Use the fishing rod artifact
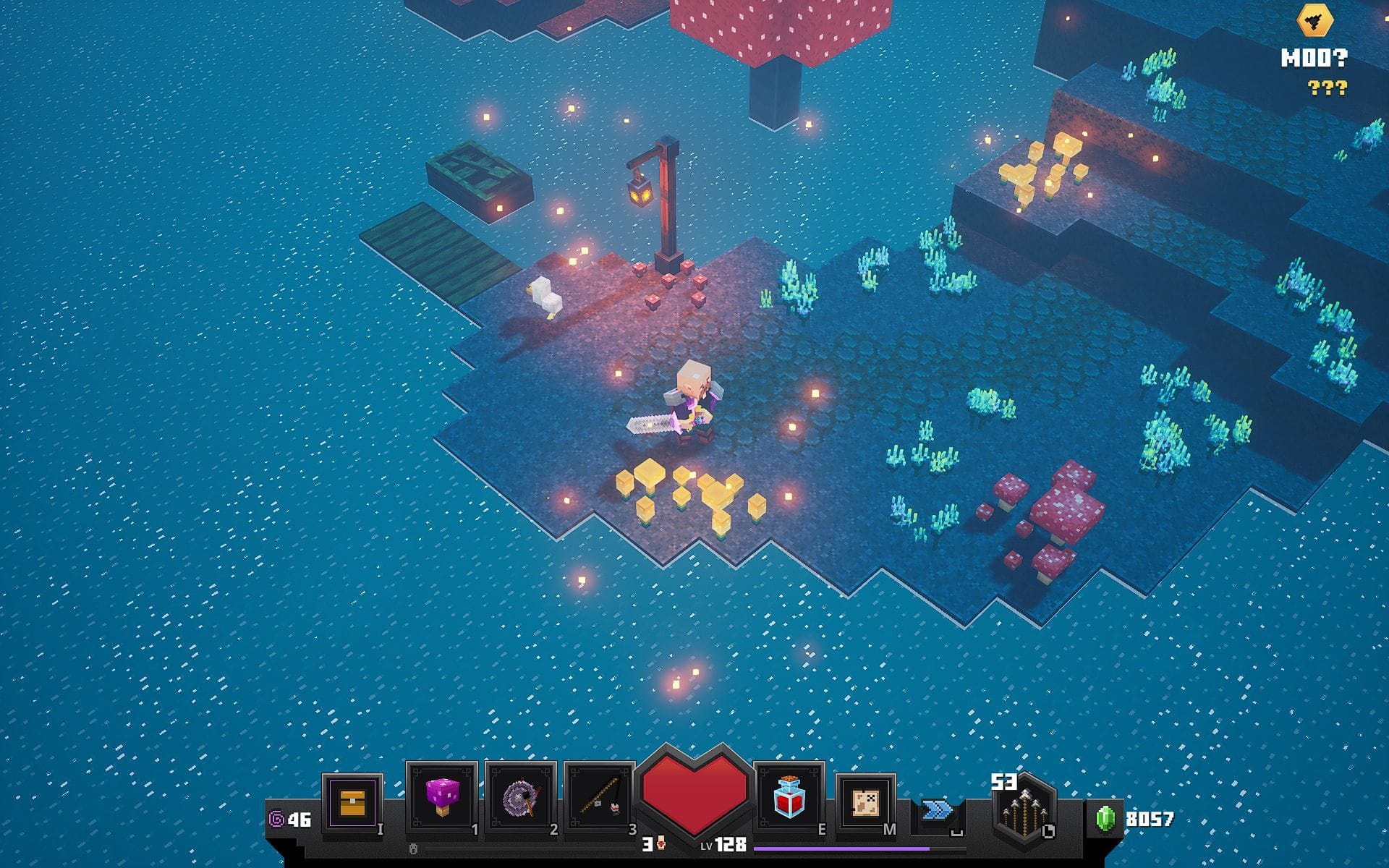 pyautogui.click(x=599, y=797)
